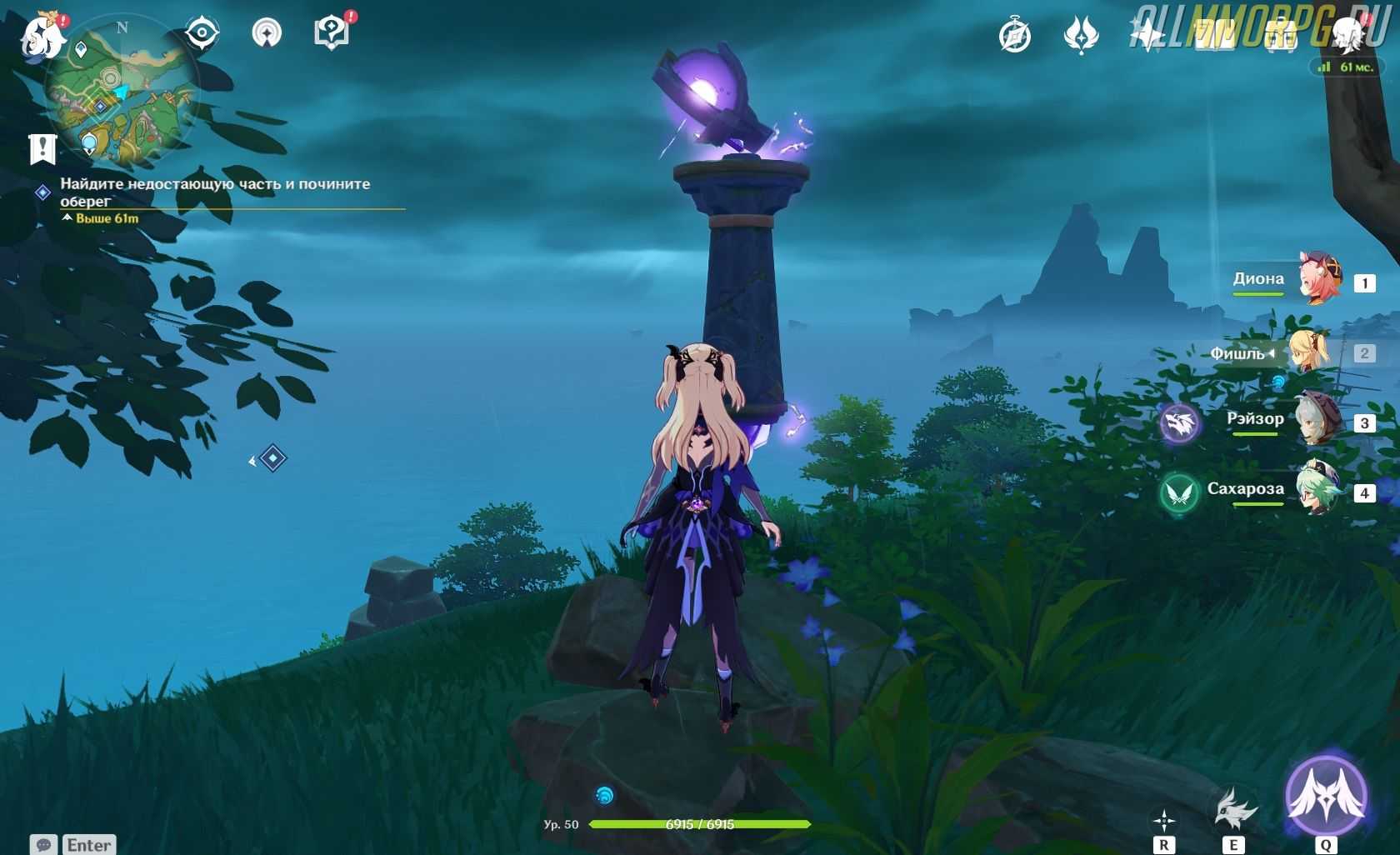Toggle the aiming mode crosshair icon

point(1164,822)
